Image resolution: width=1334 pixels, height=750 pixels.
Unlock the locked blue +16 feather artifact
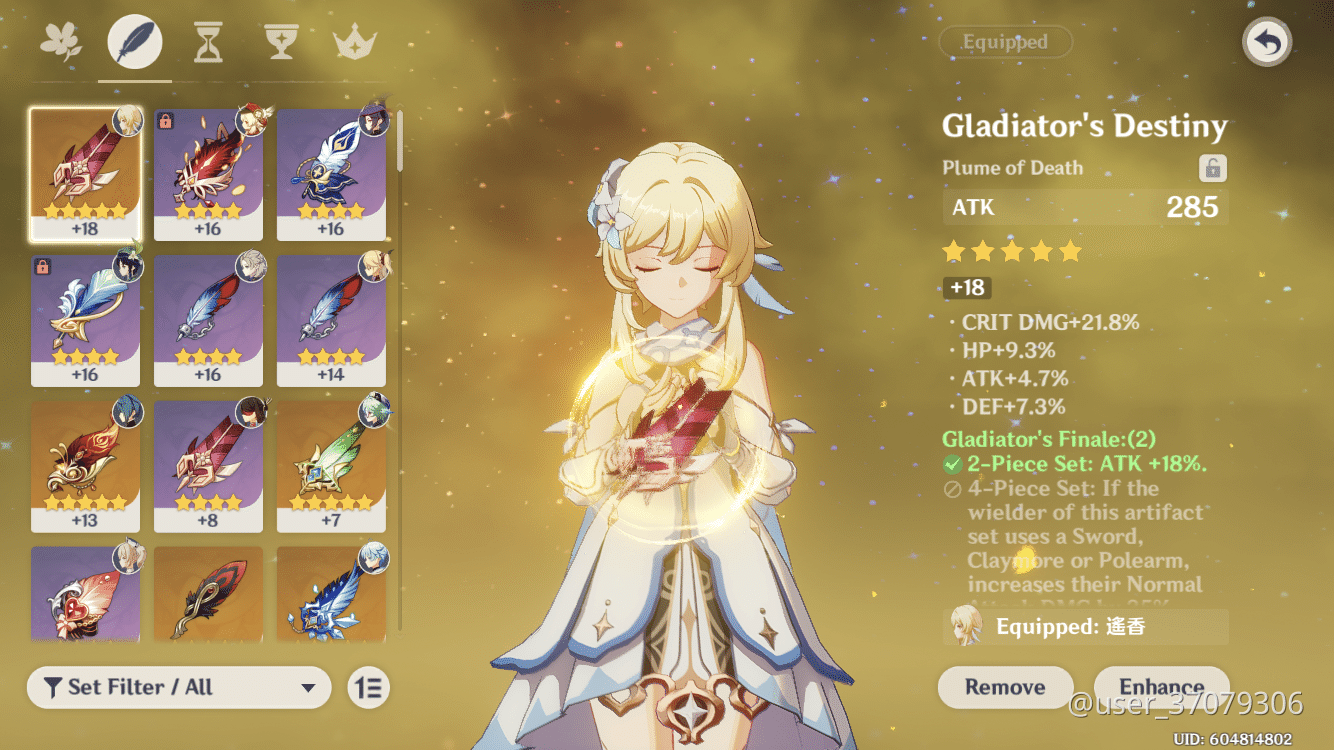tap(40, 266)
